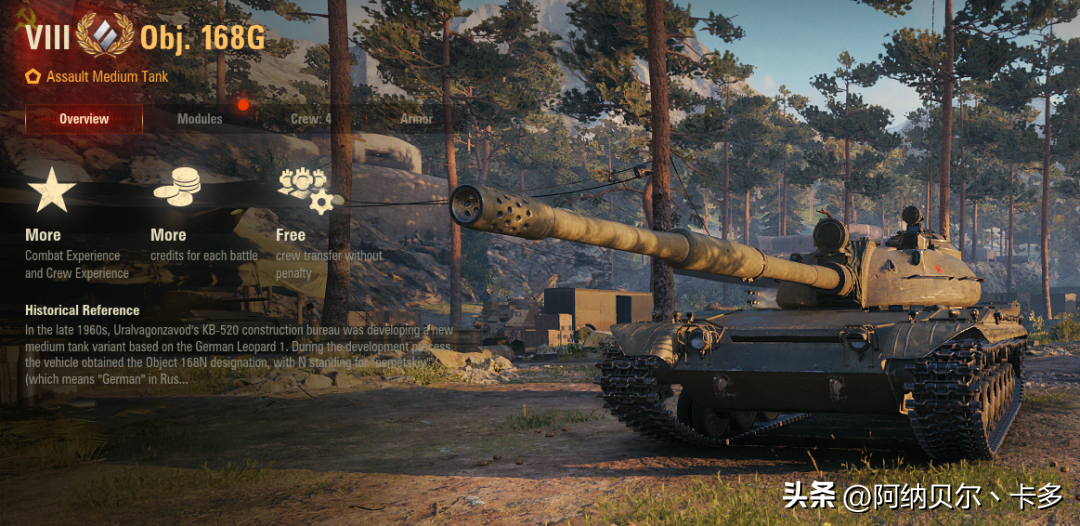Open the Modules tab
Viewport: 1080px width, 526px height.
click(x=200, y=119)
